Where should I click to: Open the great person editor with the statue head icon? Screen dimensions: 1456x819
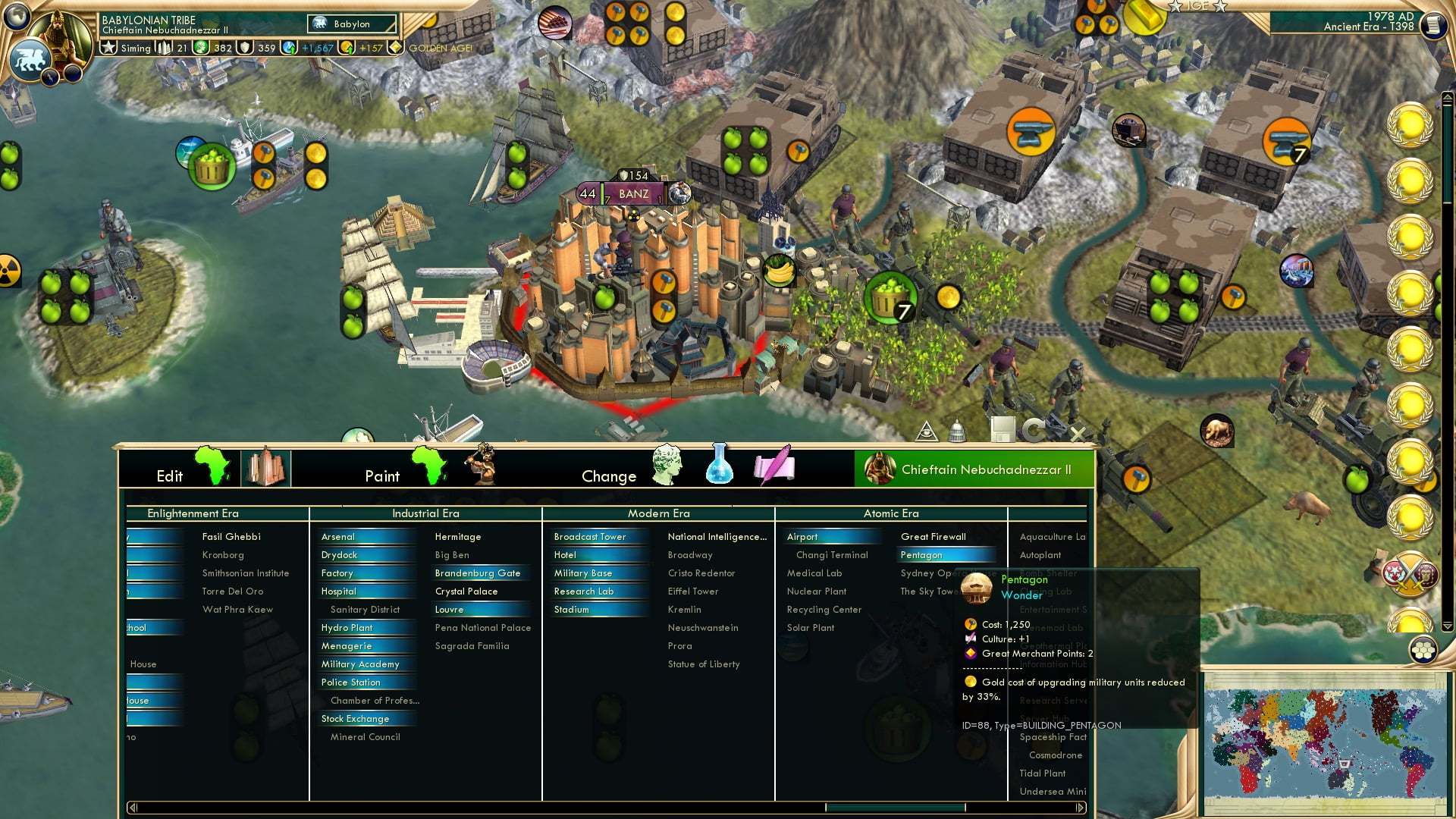pyautogui.click(x=667, y=466)
